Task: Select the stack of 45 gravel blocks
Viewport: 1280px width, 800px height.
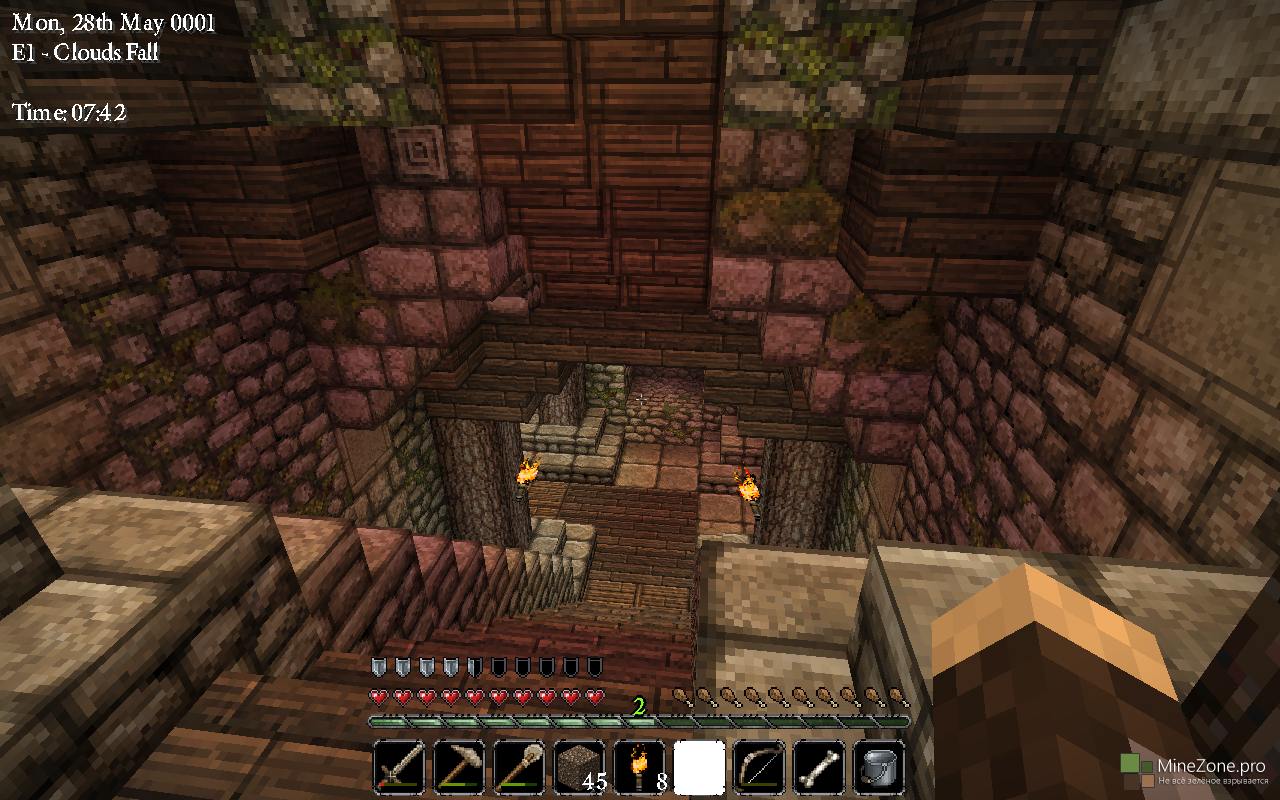Action: pos(579,768)
